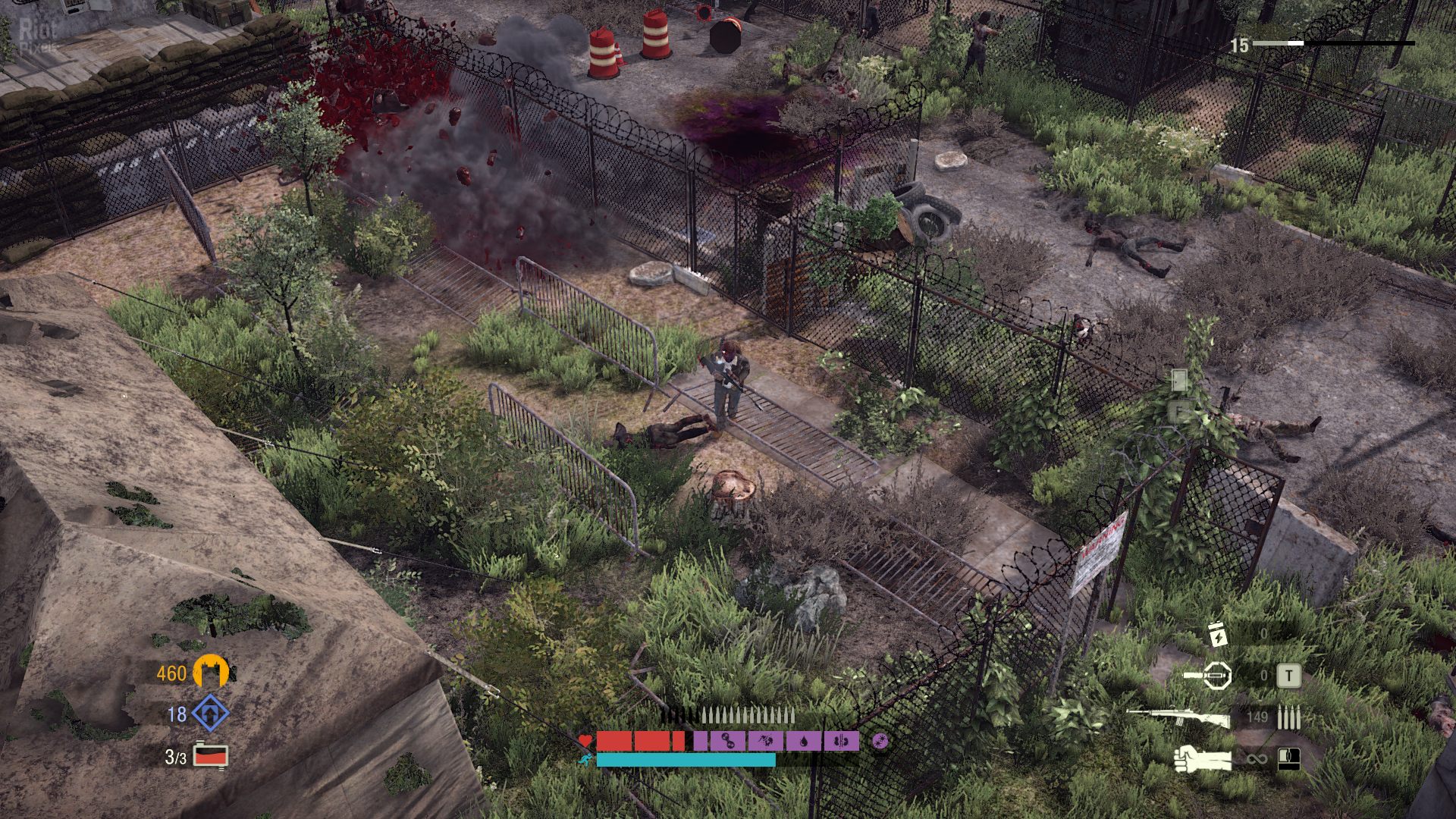Click the round purple virus icon
Image resolution: width=1456 pixels, height=819 pixels.
click(x=880, y=741)
